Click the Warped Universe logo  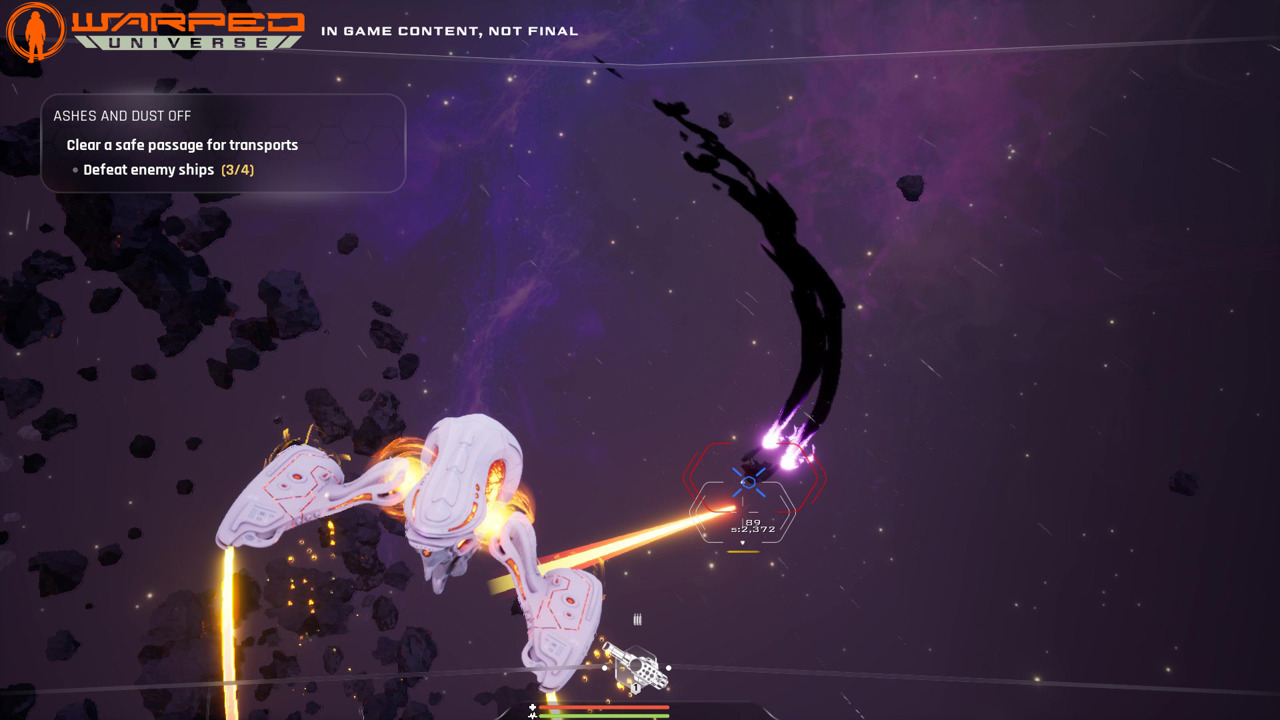(155, 30)
